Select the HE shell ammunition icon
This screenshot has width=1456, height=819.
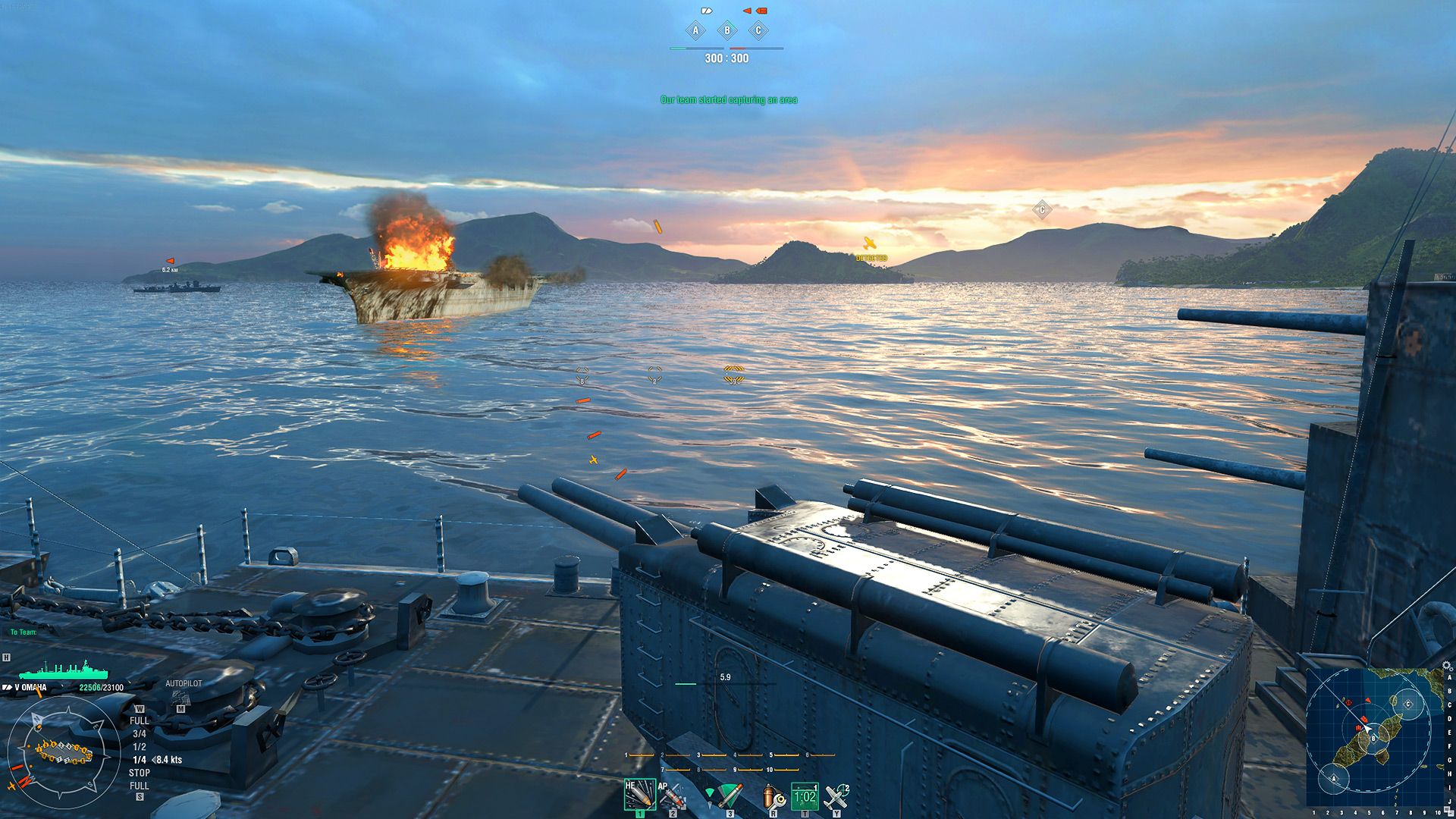pyautogui.click(x=641, y=795)
